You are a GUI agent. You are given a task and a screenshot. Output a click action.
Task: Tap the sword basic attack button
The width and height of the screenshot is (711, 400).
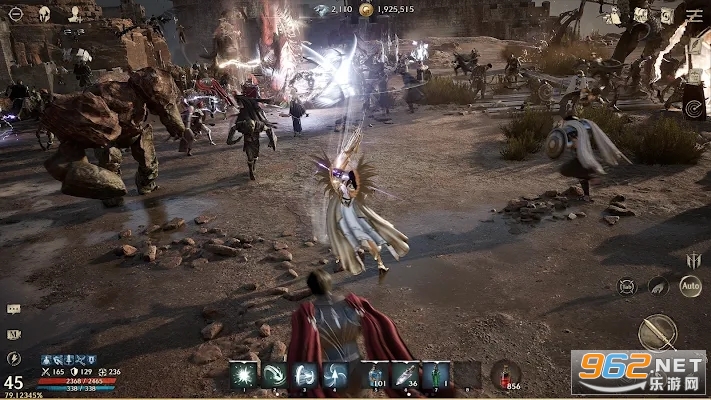(x=657, y=332)
